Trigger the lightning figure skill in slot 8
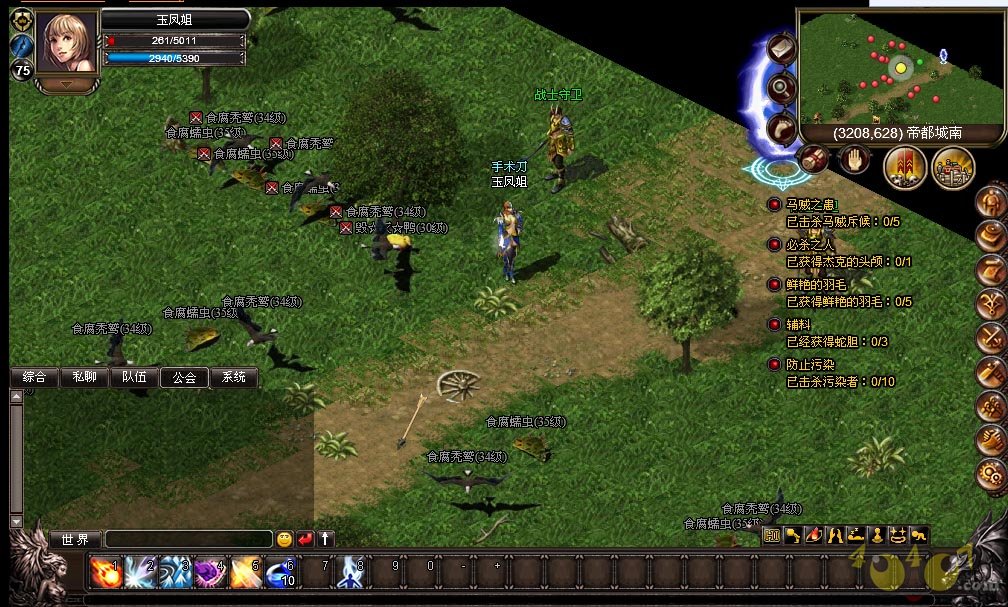Image resolution: width=1008 pixels, height=607 pixels. click(x=350, y=572)
